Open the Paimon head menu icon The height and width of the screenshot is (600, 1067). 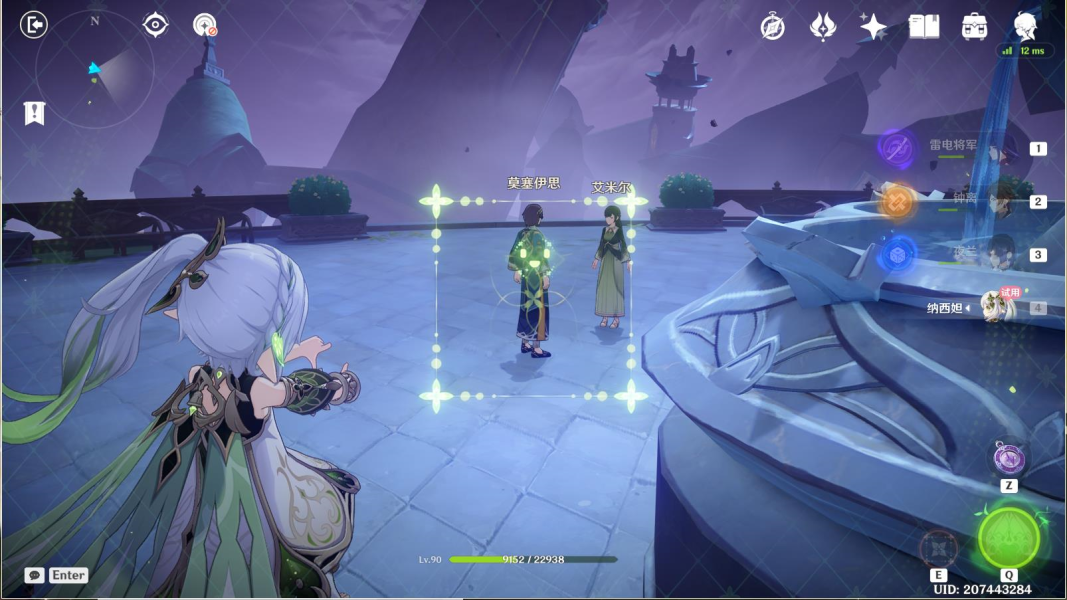click(x=1025, y=26)
